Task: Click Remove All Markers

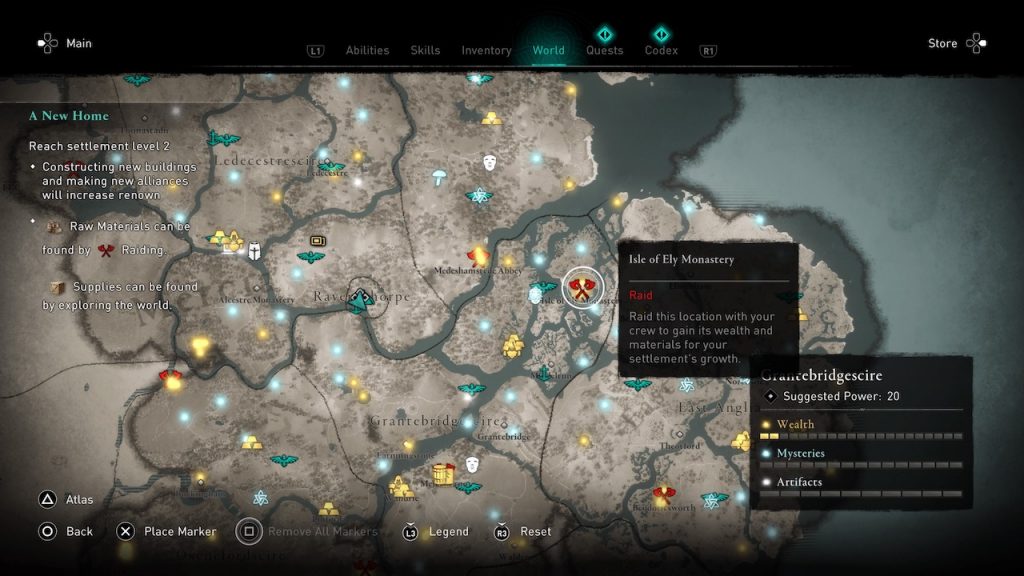Action: [308, 531]
